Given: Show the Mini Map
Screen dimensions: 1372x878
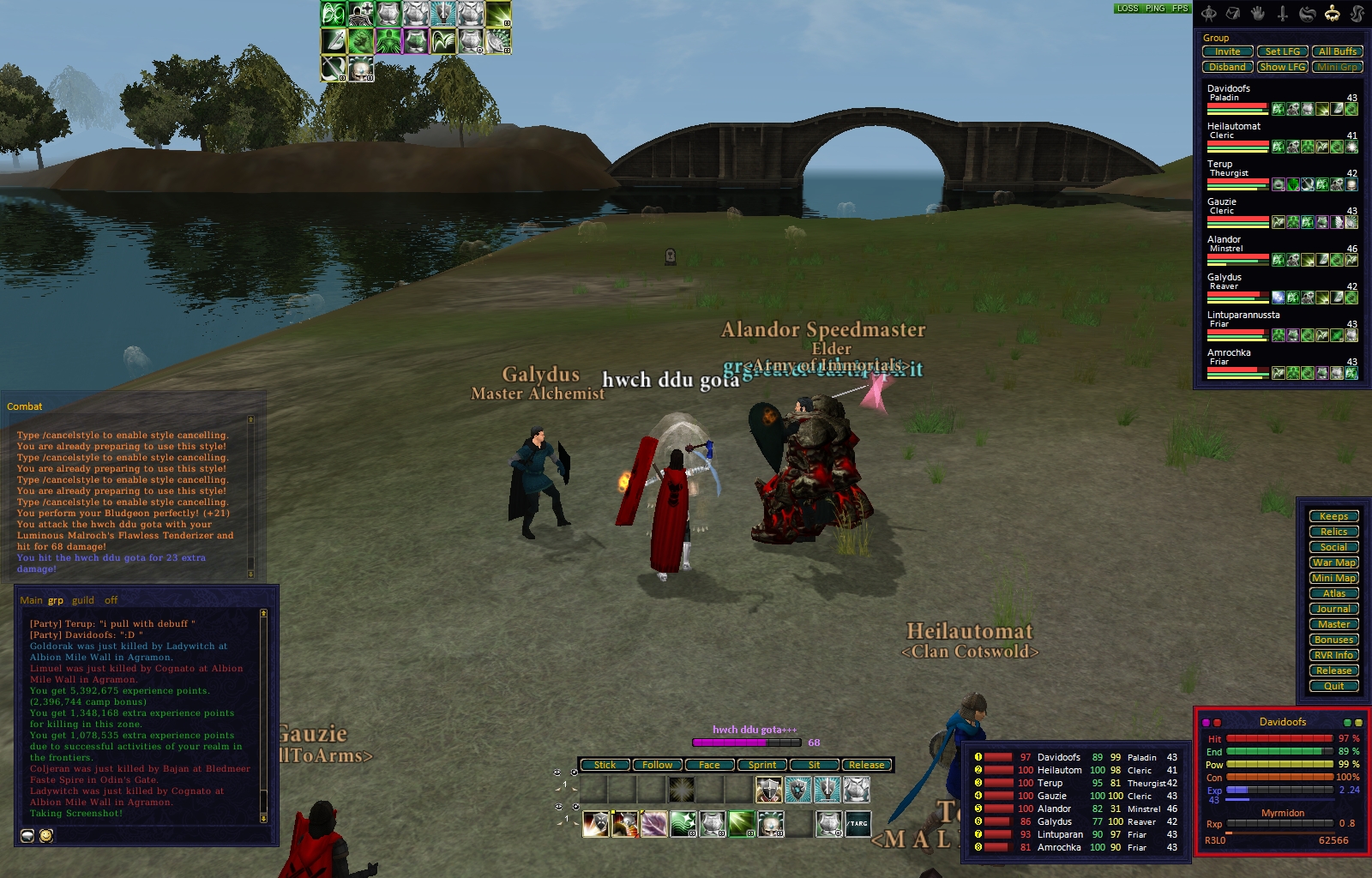Looking at the screenshot, I should (x=1333, y=578).
